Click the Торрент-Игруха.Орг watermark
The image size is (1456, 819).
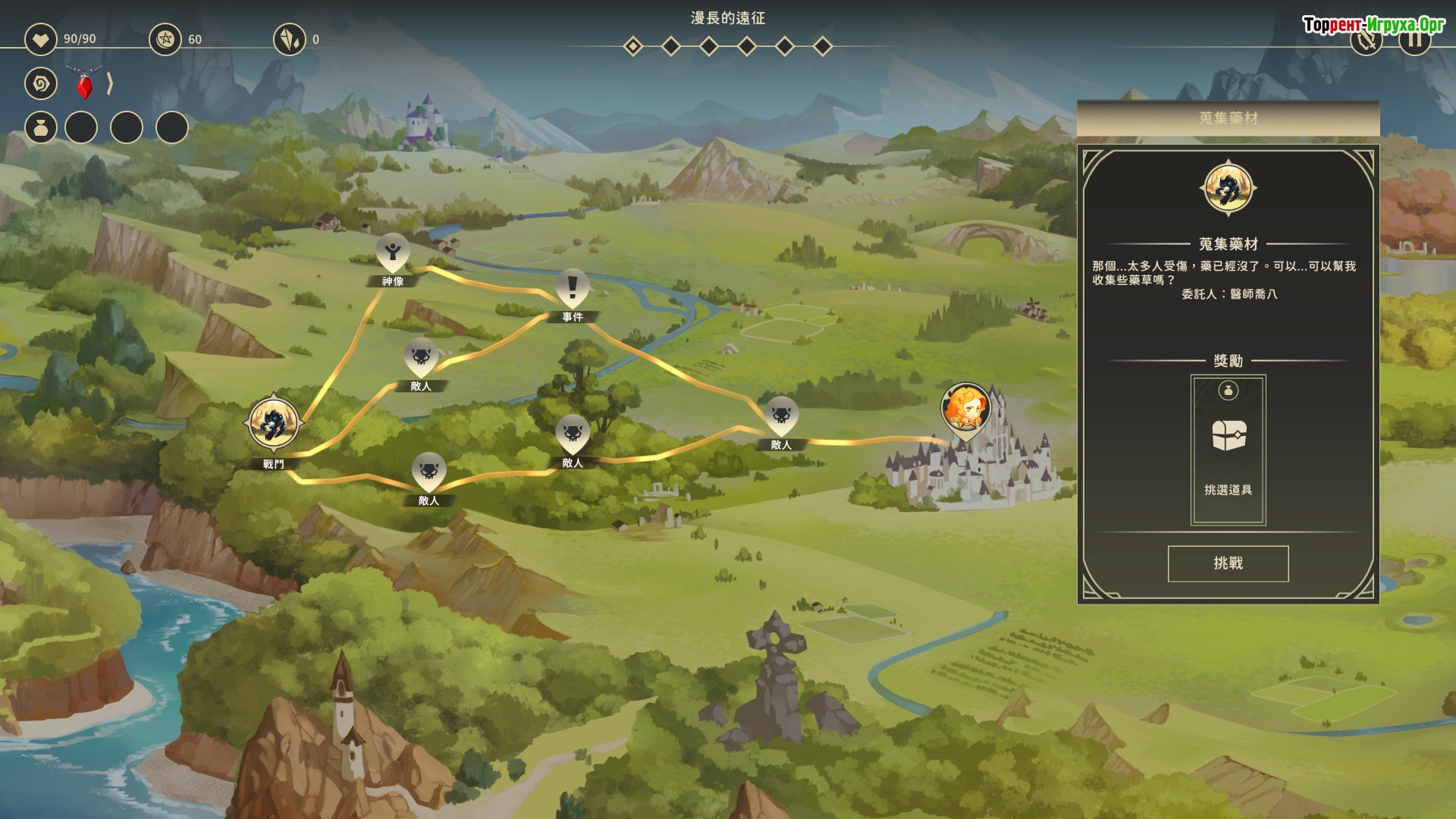(1373, 24)
